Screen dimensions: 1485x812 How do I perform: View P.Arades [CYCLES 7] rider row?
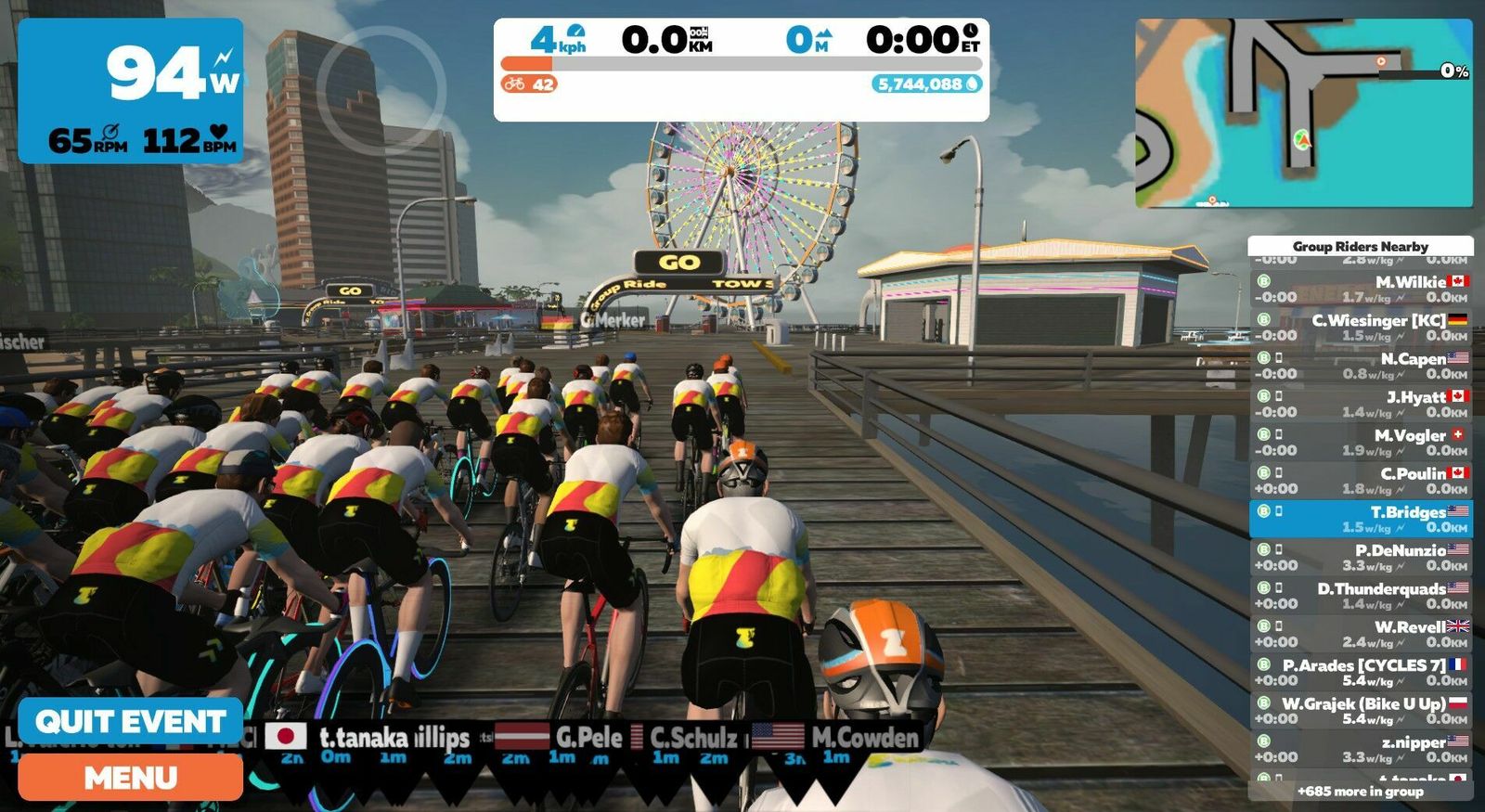click(1360, 673)
